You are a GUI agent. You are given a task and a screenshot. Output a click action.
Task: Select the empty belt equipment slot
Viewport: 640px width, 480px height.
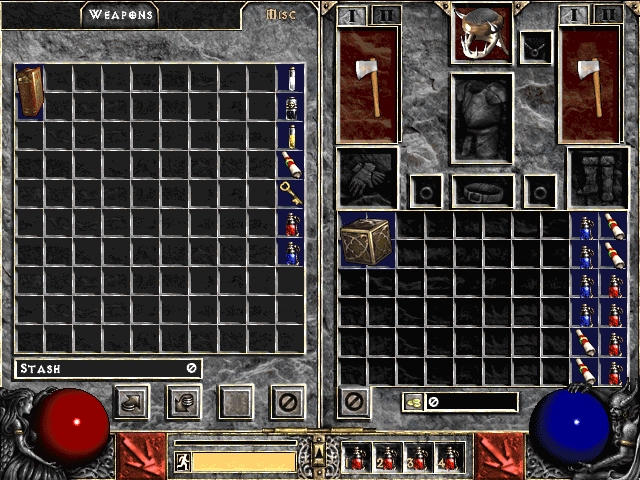(482, 190)
